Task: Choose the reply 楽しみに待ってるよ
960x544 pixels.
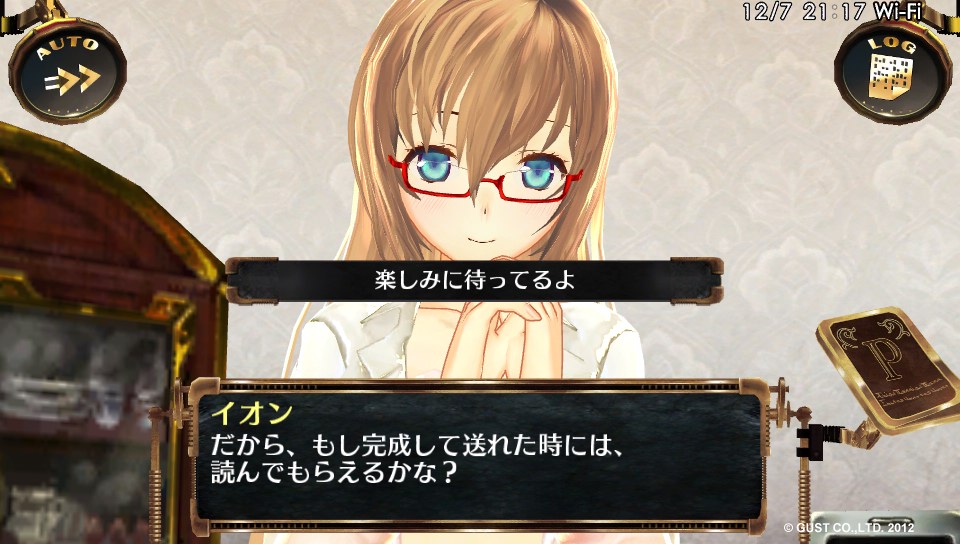Action: tap(474, 281)
